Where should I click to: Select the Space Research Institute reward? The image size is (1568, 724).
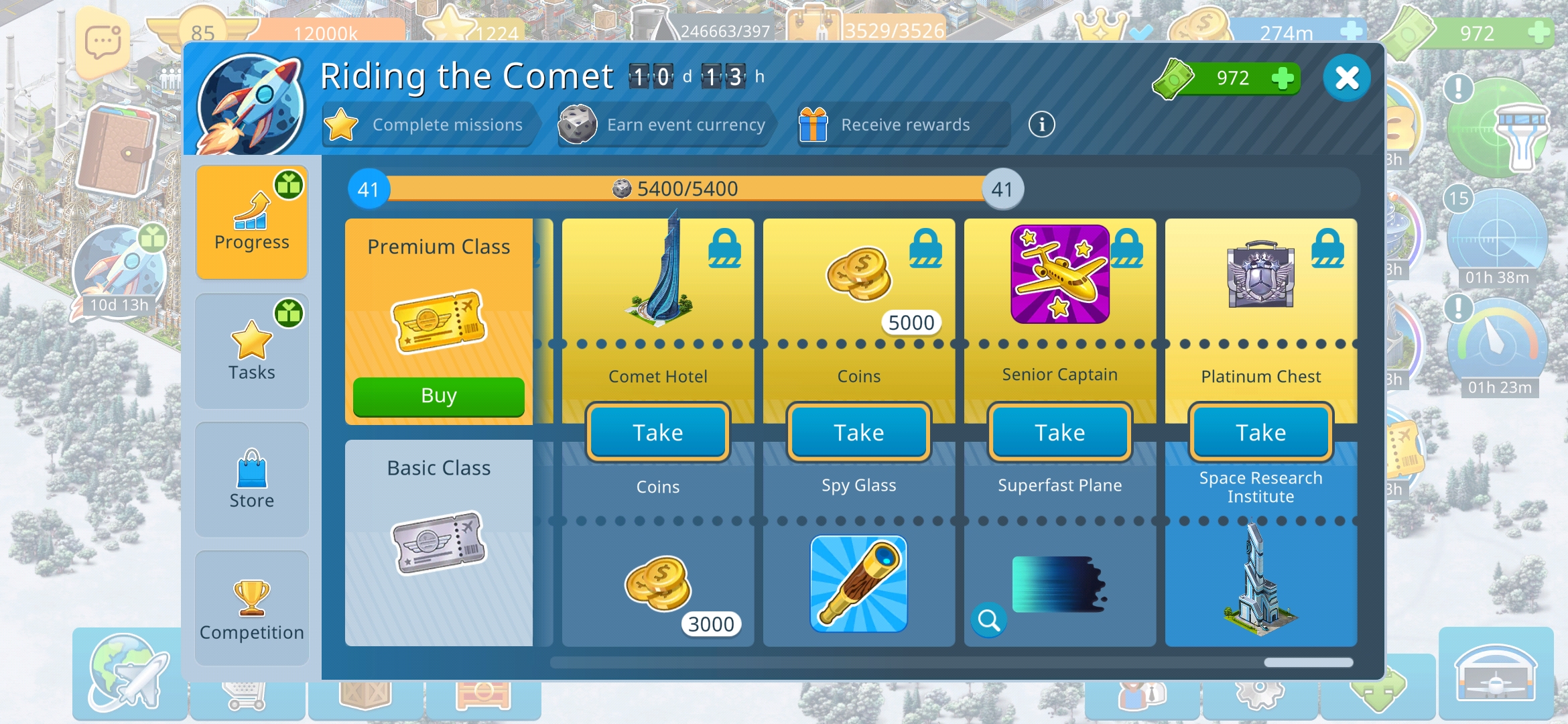coord(1260,577)
